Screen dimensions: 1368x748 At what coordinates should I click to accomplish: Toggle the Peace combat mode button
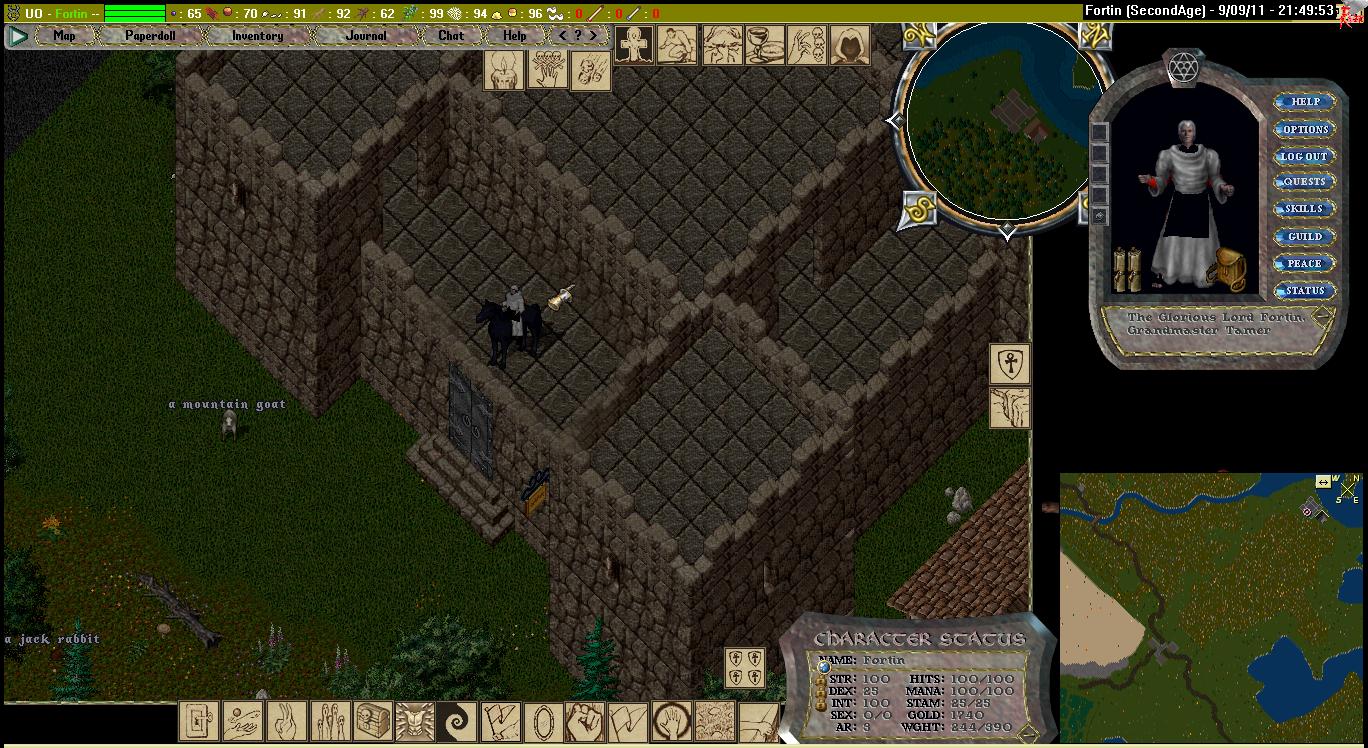pyautogui.click(x=1305, y=264)
